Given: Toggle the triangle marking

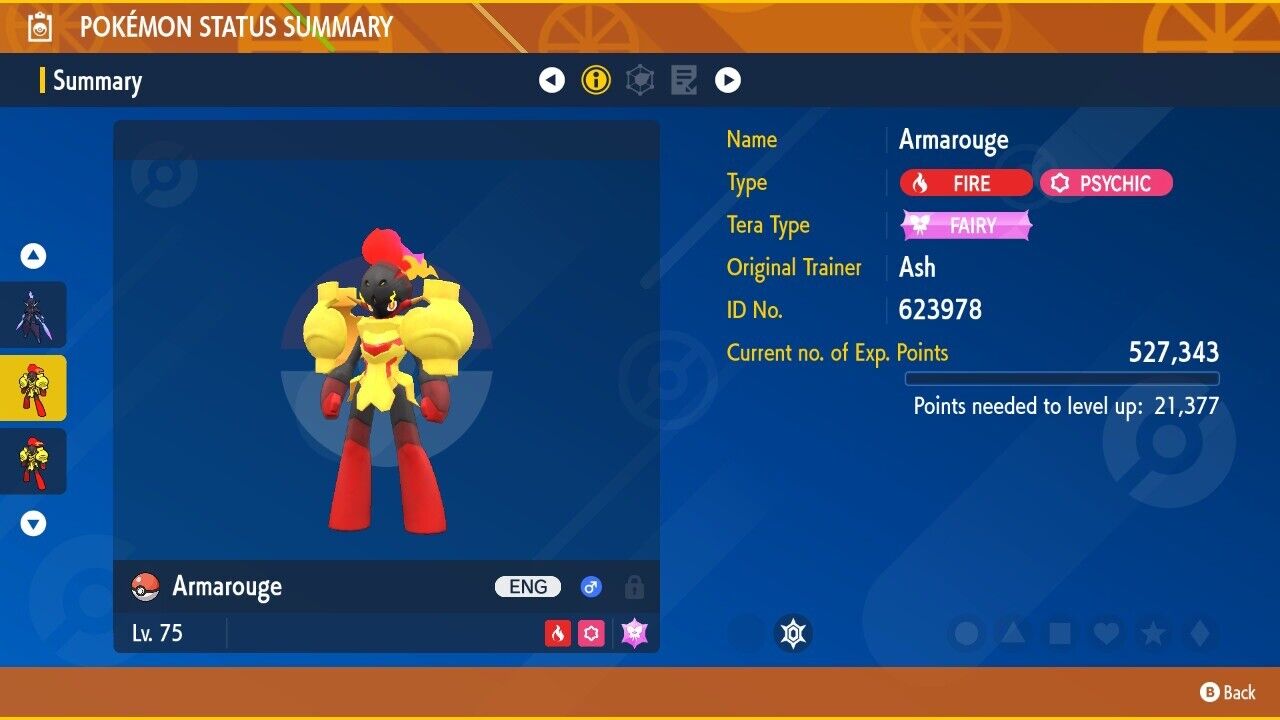Looking at the screenshot, I should [1013, 633].
